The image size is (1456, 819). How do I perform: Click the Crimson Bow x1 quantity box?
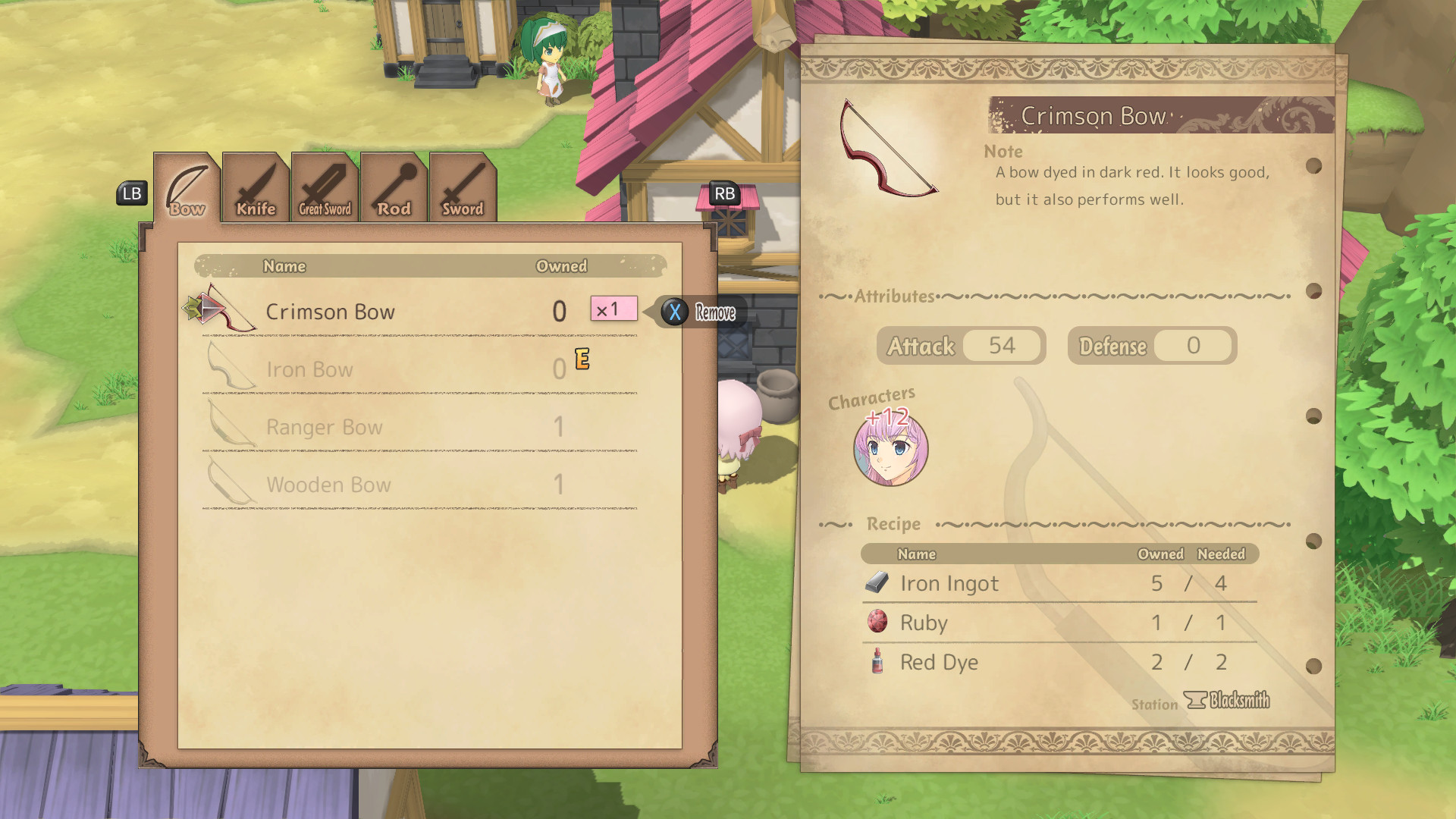point(613,309)
